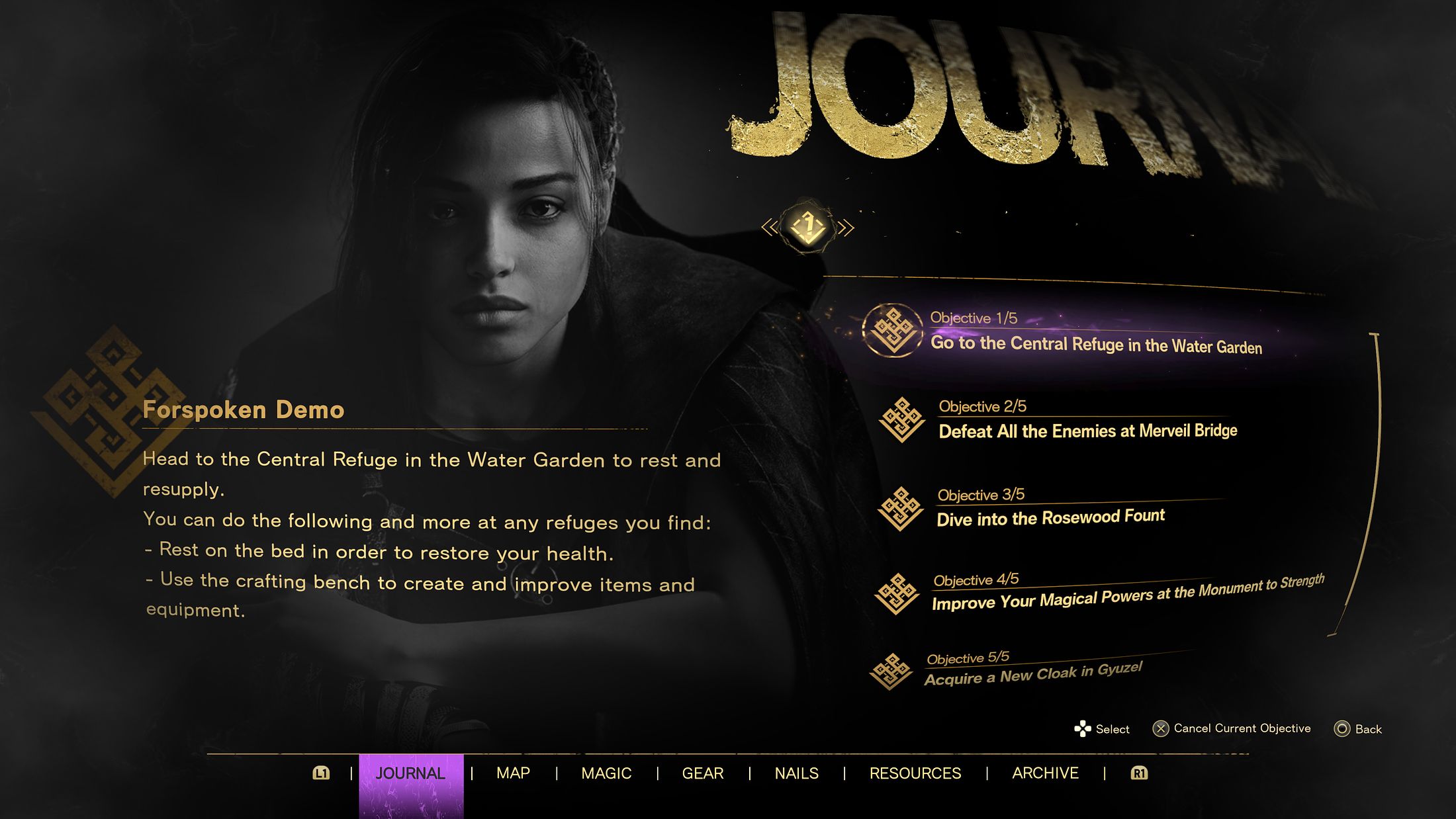Open the Map tab
The image size is (1456, 819).
513,773
